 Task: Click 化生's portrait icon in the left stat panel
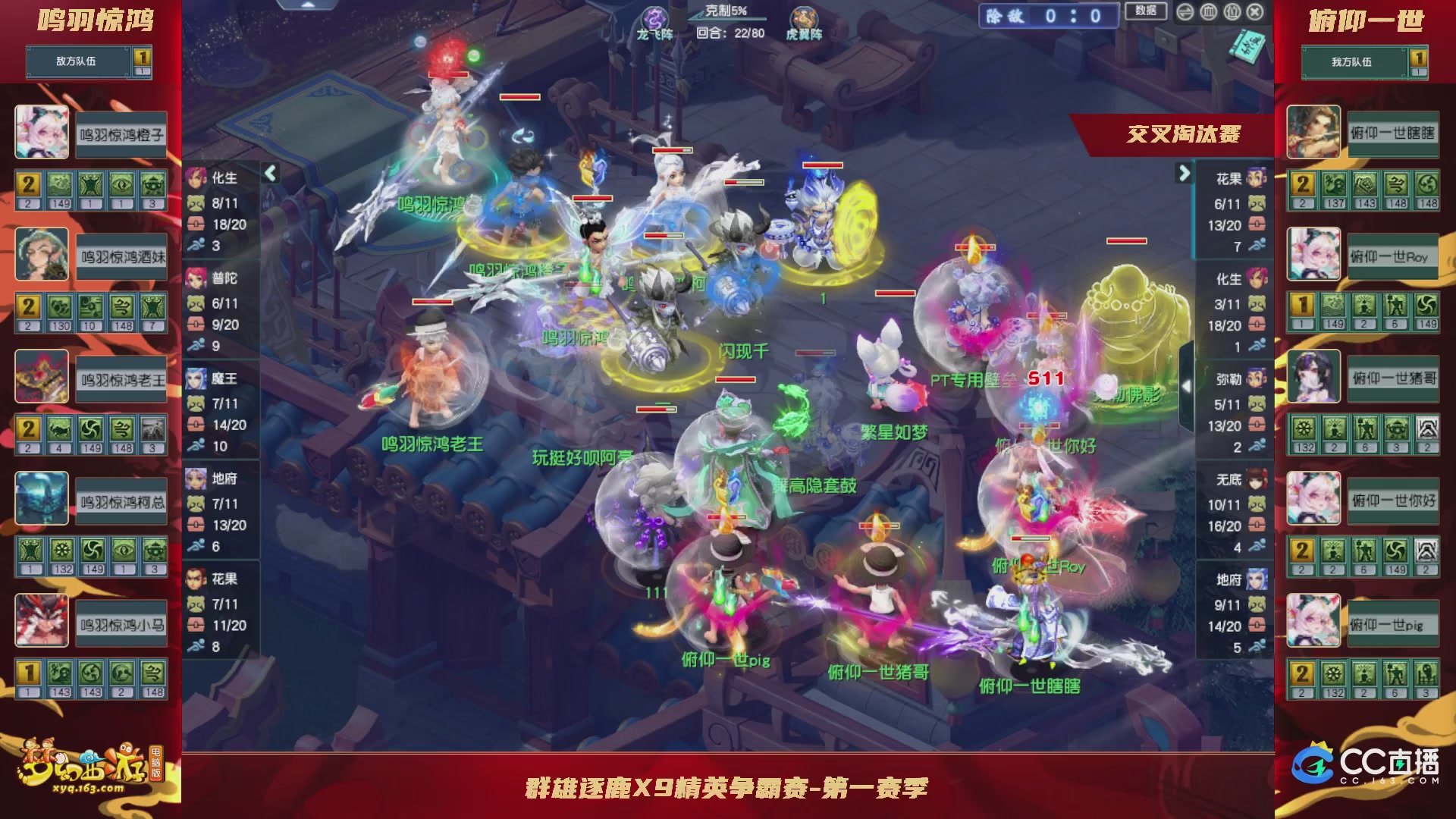coord(196,178)
